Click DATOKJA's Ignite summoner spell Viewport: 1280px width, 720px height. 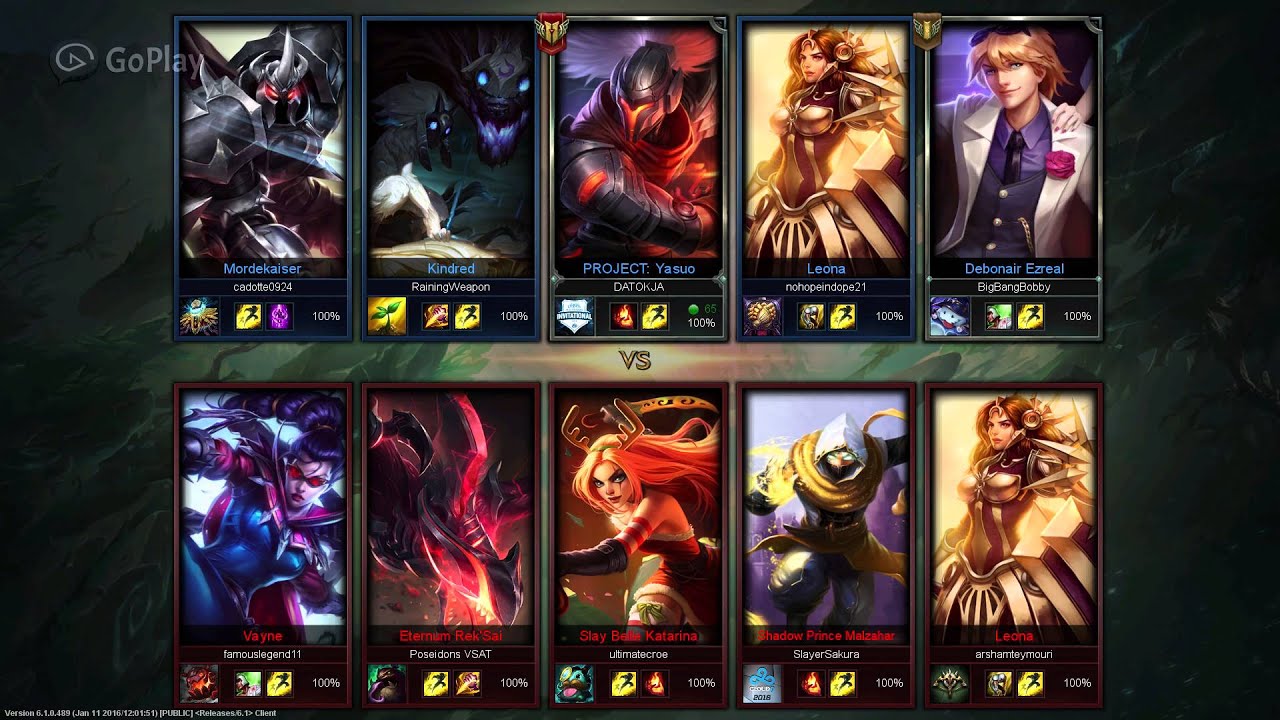623,316
